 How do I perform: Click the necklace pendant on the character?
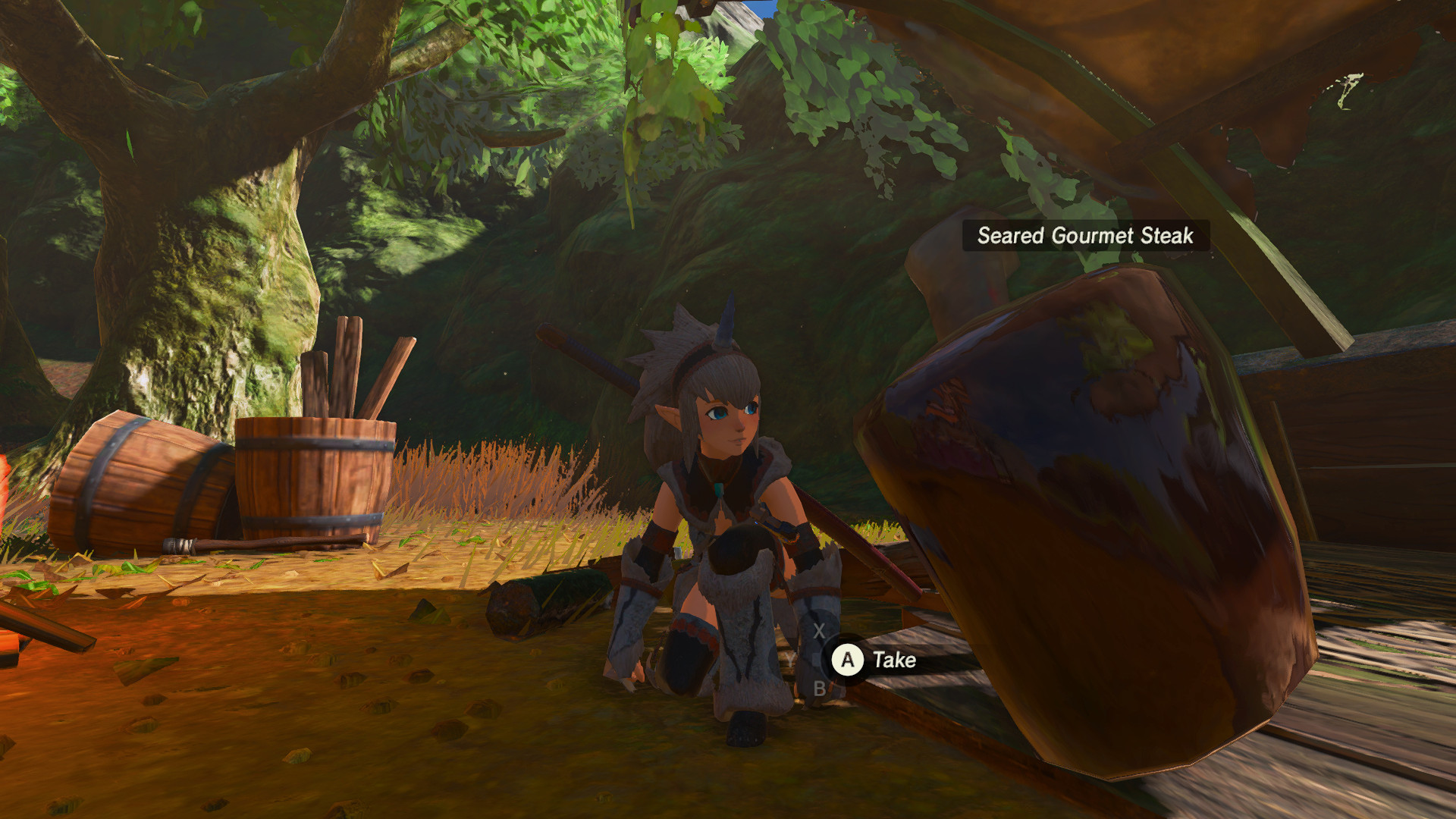[717, 489]
